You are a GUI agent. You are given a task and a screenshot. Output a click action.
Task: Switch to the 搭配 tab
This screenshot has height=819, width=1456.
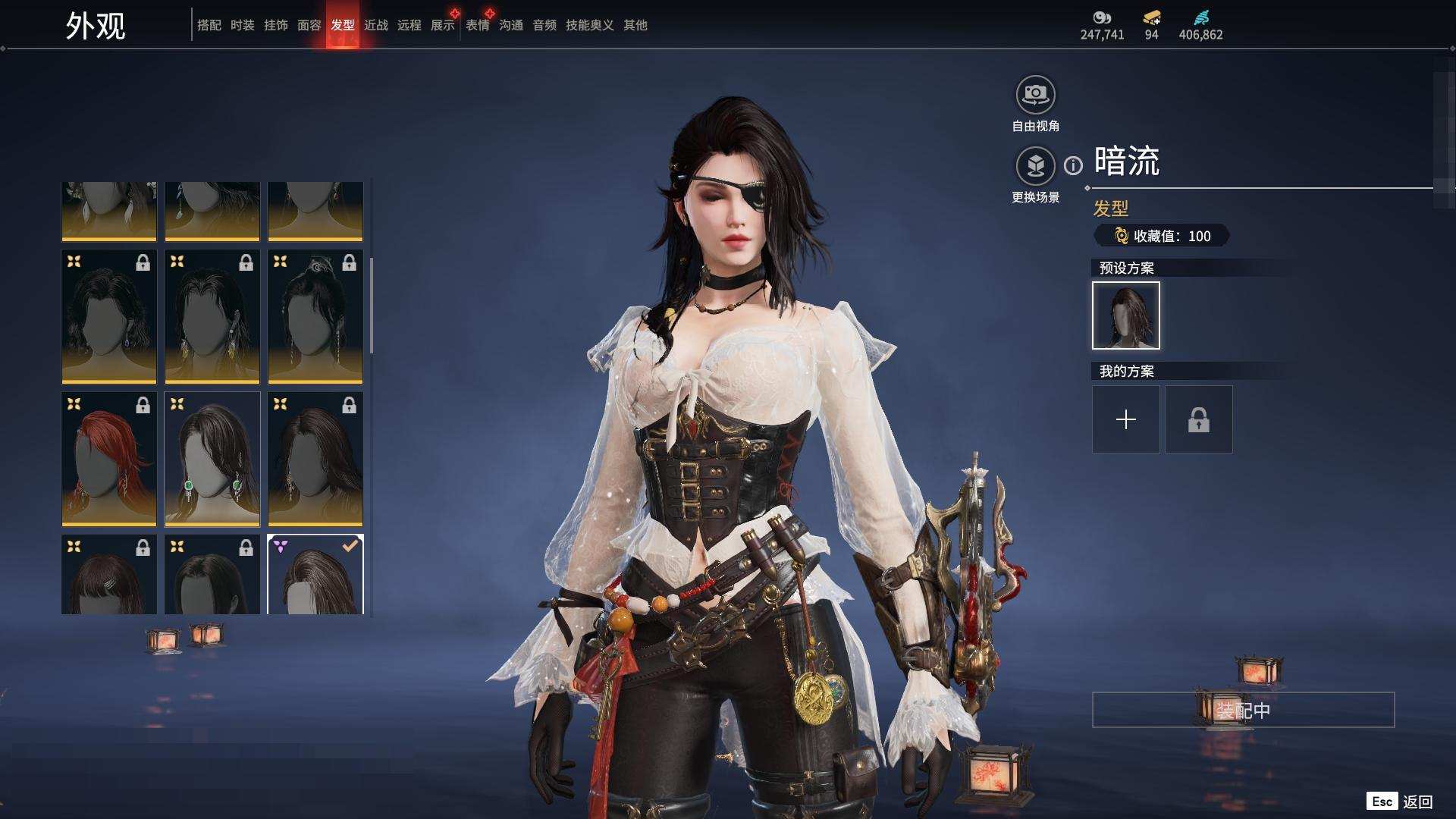tap(209, 25)
